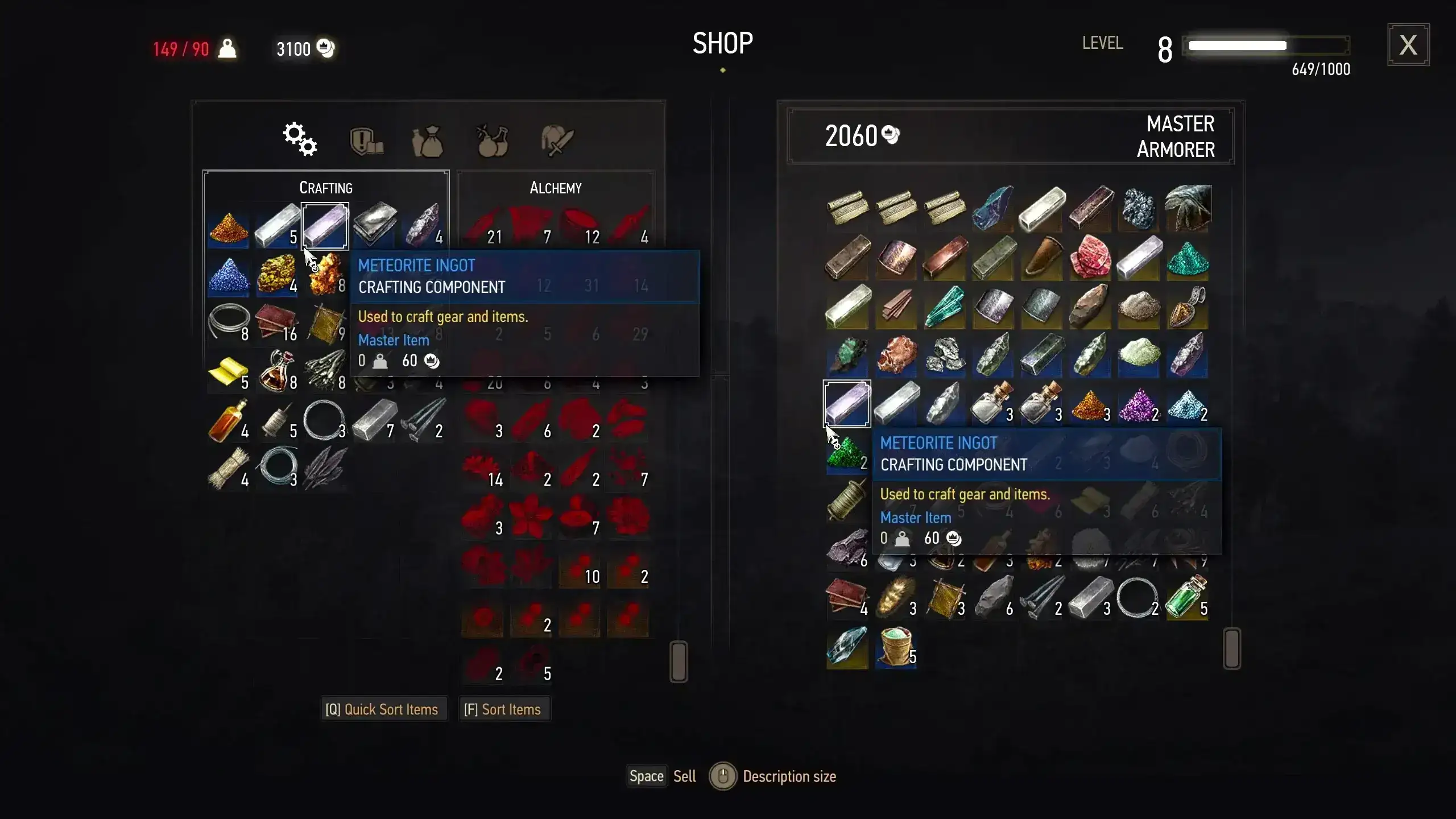Close the shop with the X button
Image resolution: width=1456 pixels, height=819 pixels.
tap(1408, 45)
